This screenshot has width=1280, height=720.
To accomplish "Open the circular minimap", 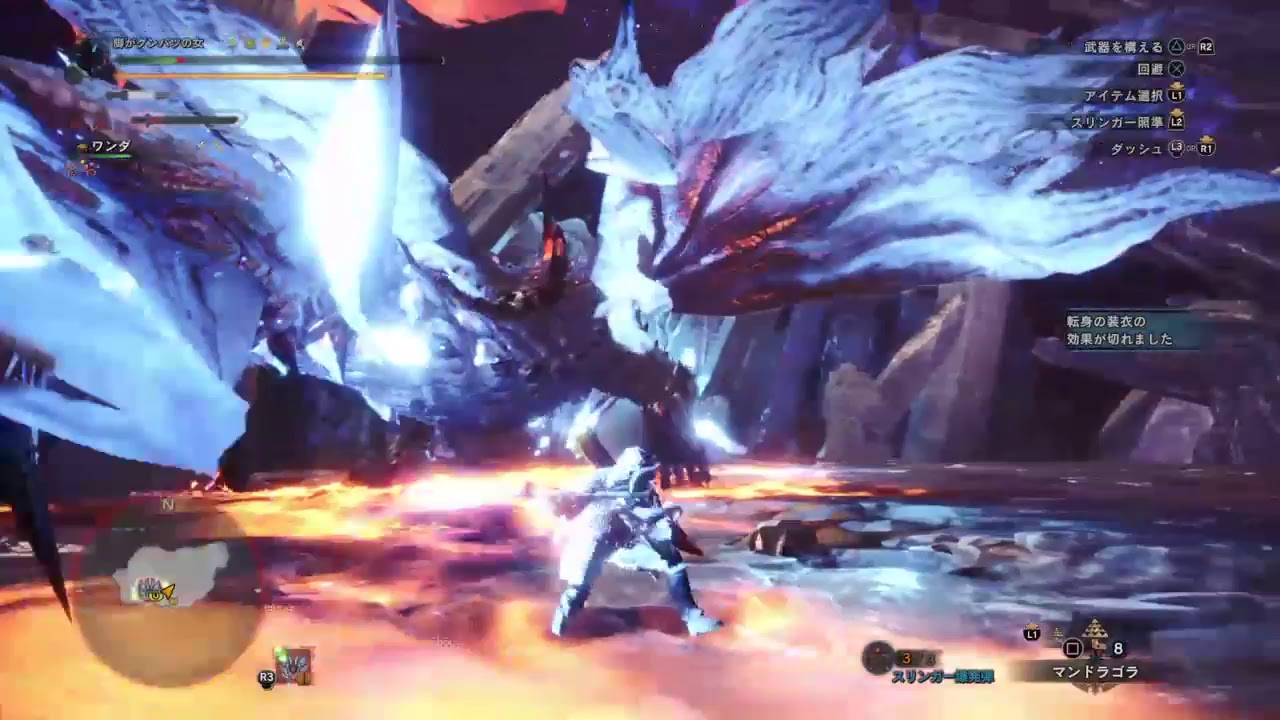I will click(x=168, y=588).
